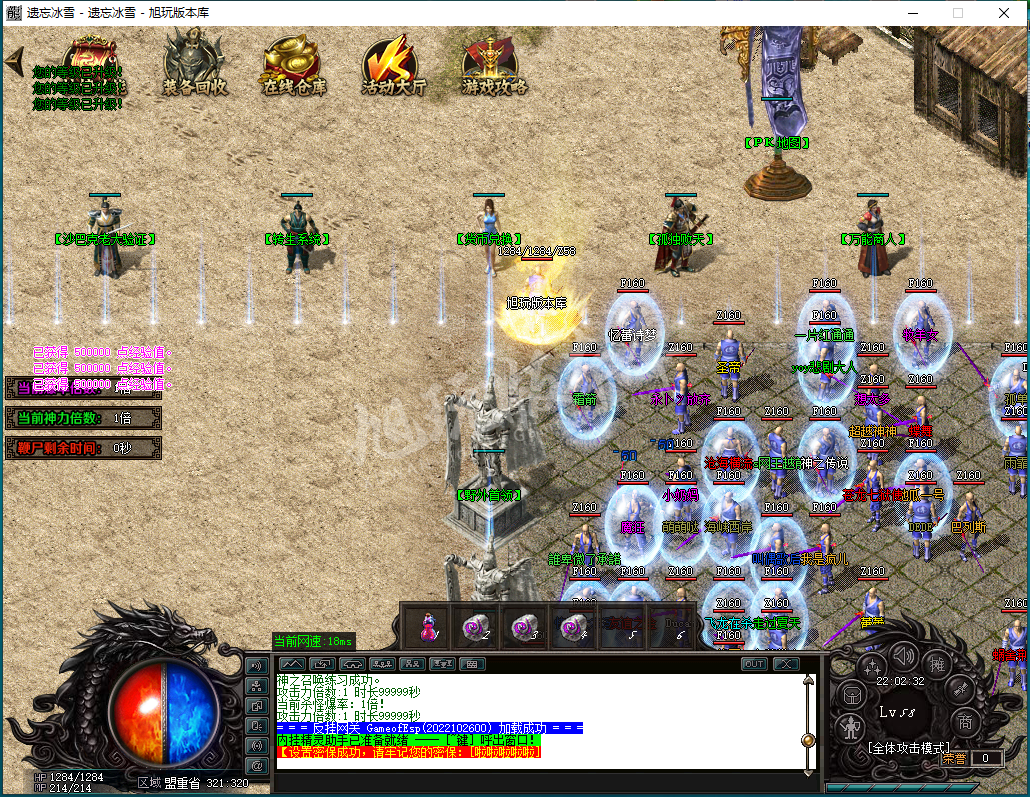Toggle the sound speaker button on dragon panel
1030x797 pixels.
[x=904, y=656]
